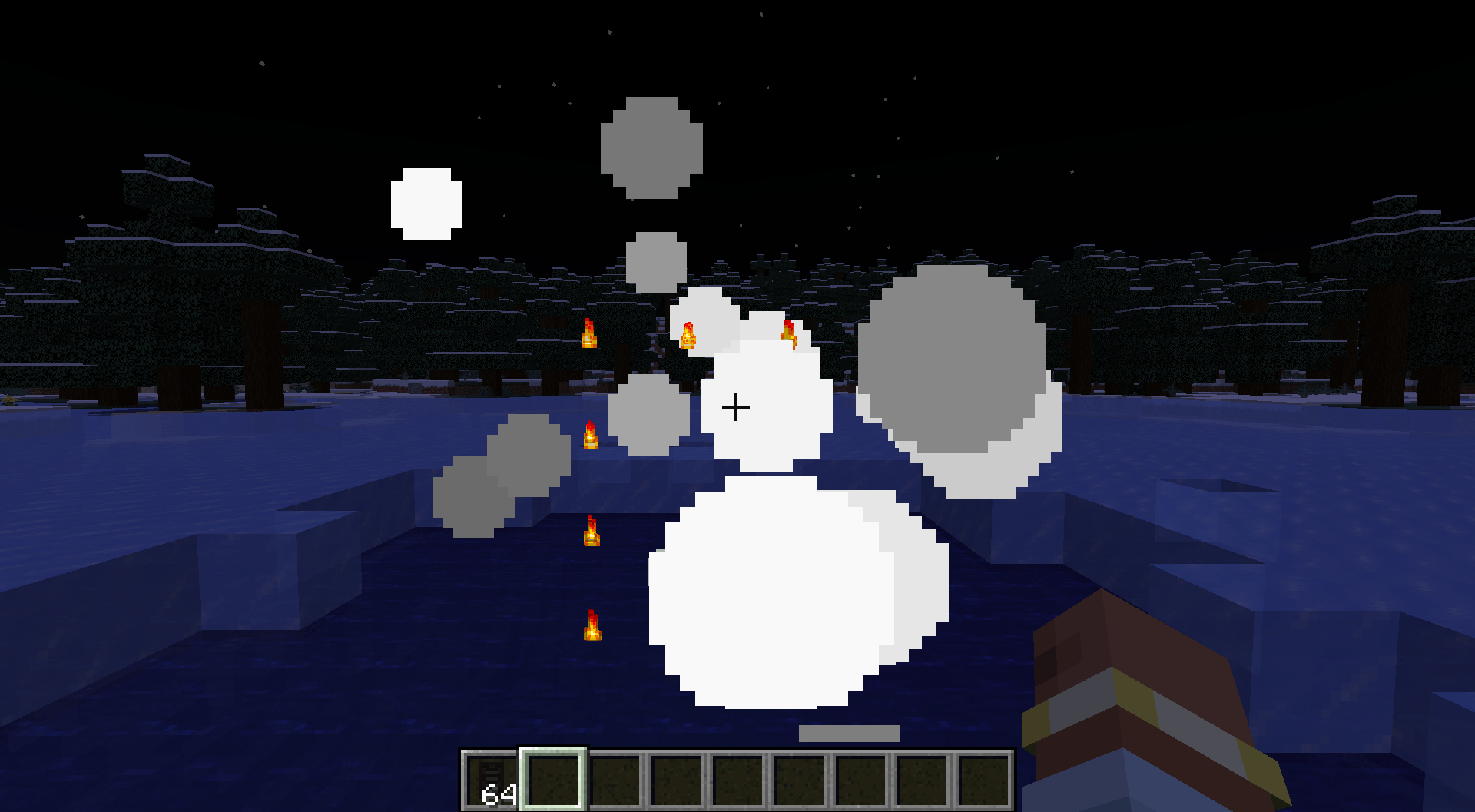Click the crosshair in the screen center
Screen dimensions: 1475x812
click(737, 407)
